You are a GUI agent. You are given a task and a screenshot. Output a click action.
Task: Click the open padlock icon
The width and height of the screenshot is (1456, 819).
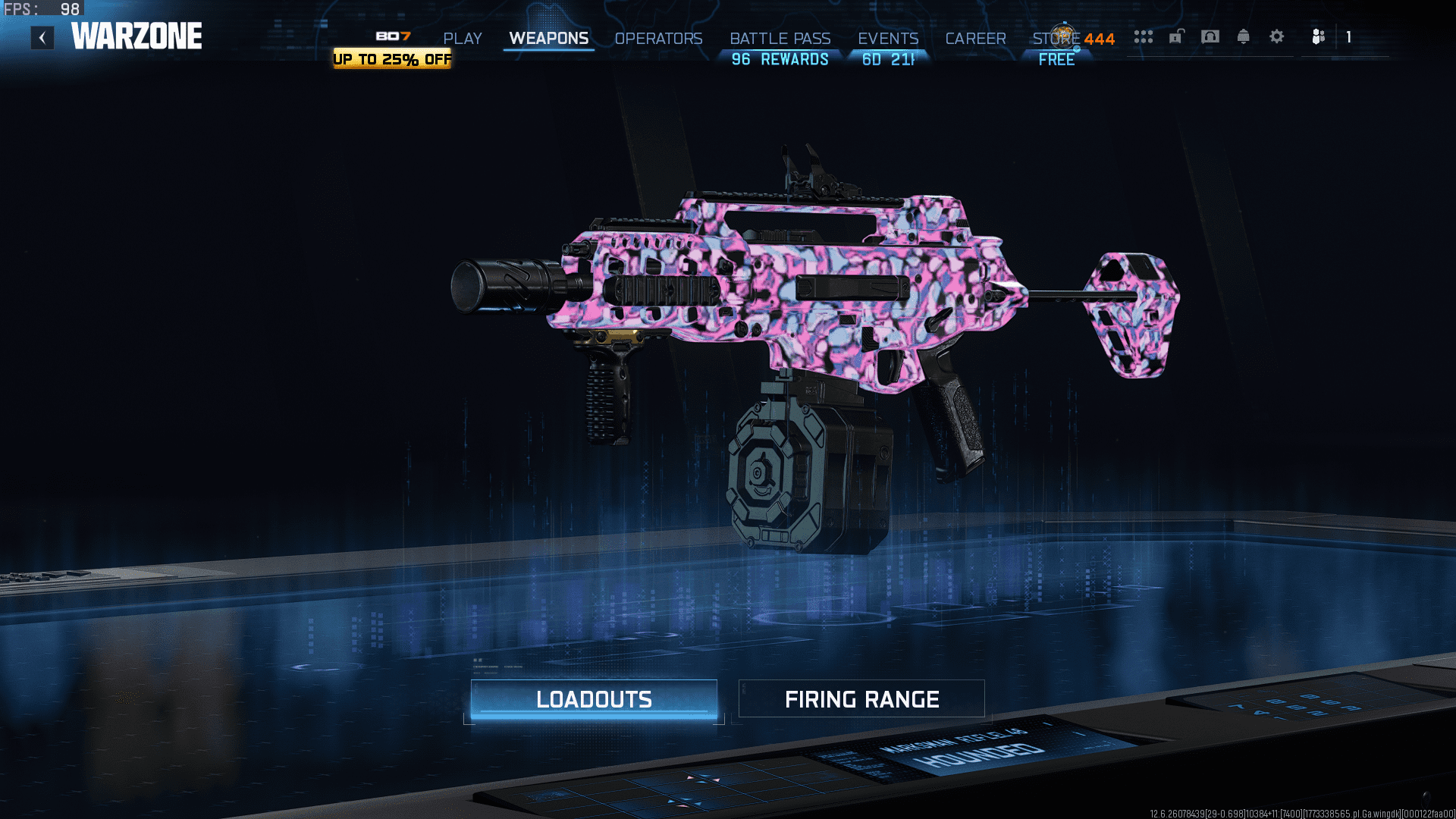(1176, 36)
